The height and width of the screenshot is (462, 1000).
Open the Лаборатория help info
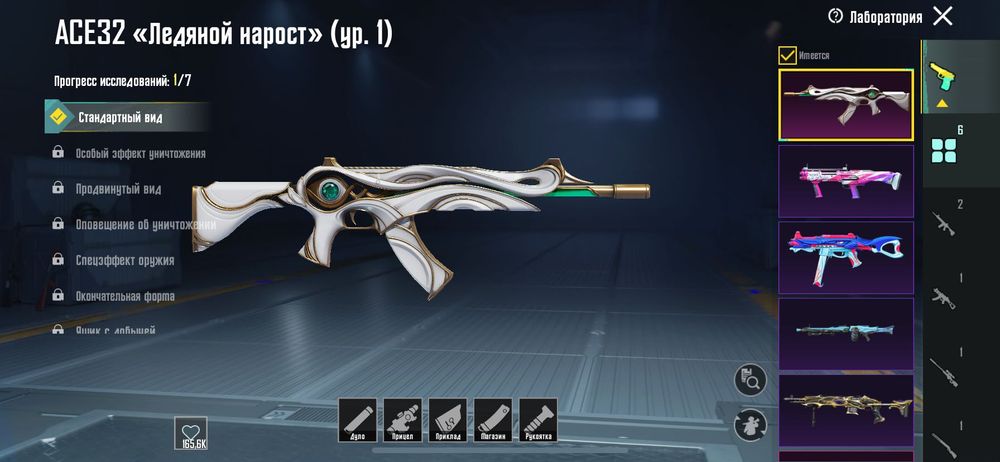[836, 16]
